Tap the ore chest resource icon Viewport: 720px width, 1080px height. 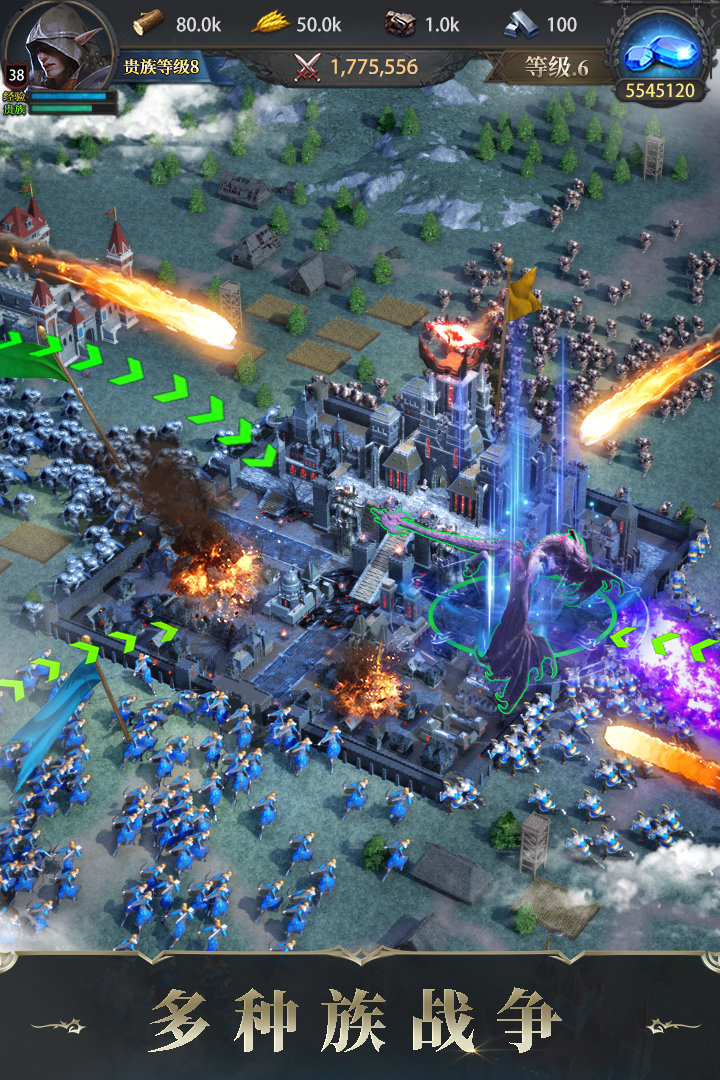click(400, 22)
